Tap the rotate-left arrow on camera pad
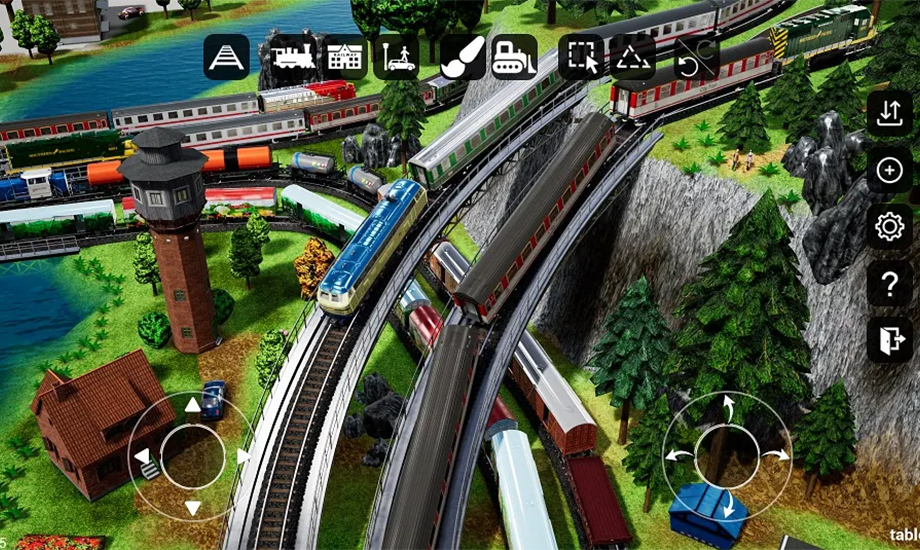The height and width of the screenshot is (550, 920). coord(677,455)
